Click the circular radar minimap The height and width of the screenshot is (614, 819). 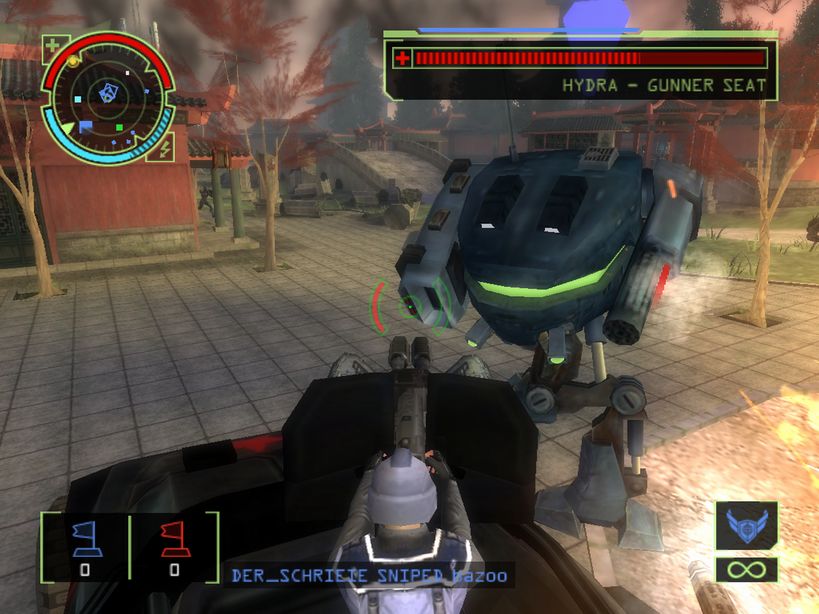point(108,97)
